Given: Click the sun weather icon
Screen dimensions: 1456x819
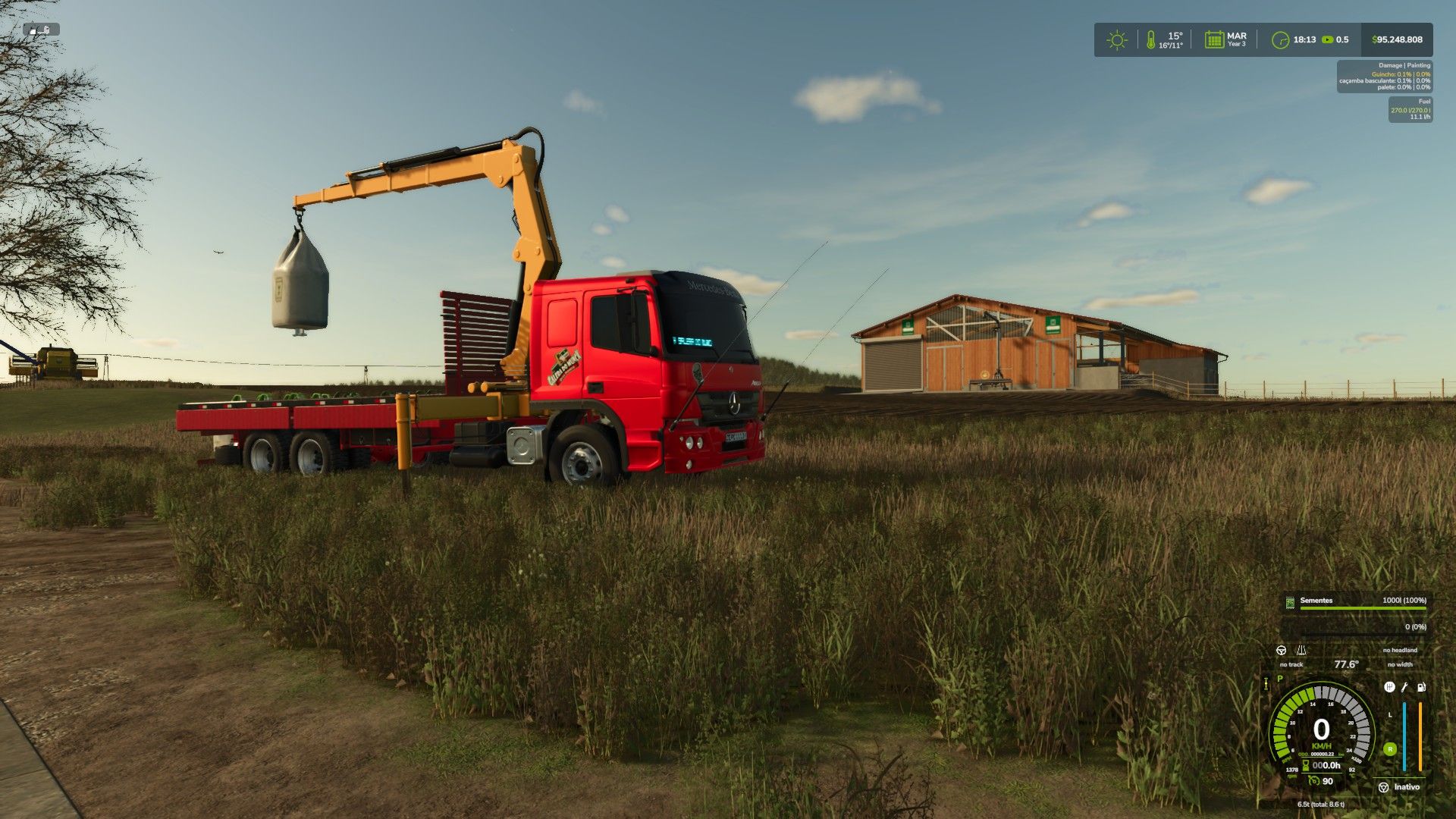Looking at the screenshot, I should (1116, 40).
